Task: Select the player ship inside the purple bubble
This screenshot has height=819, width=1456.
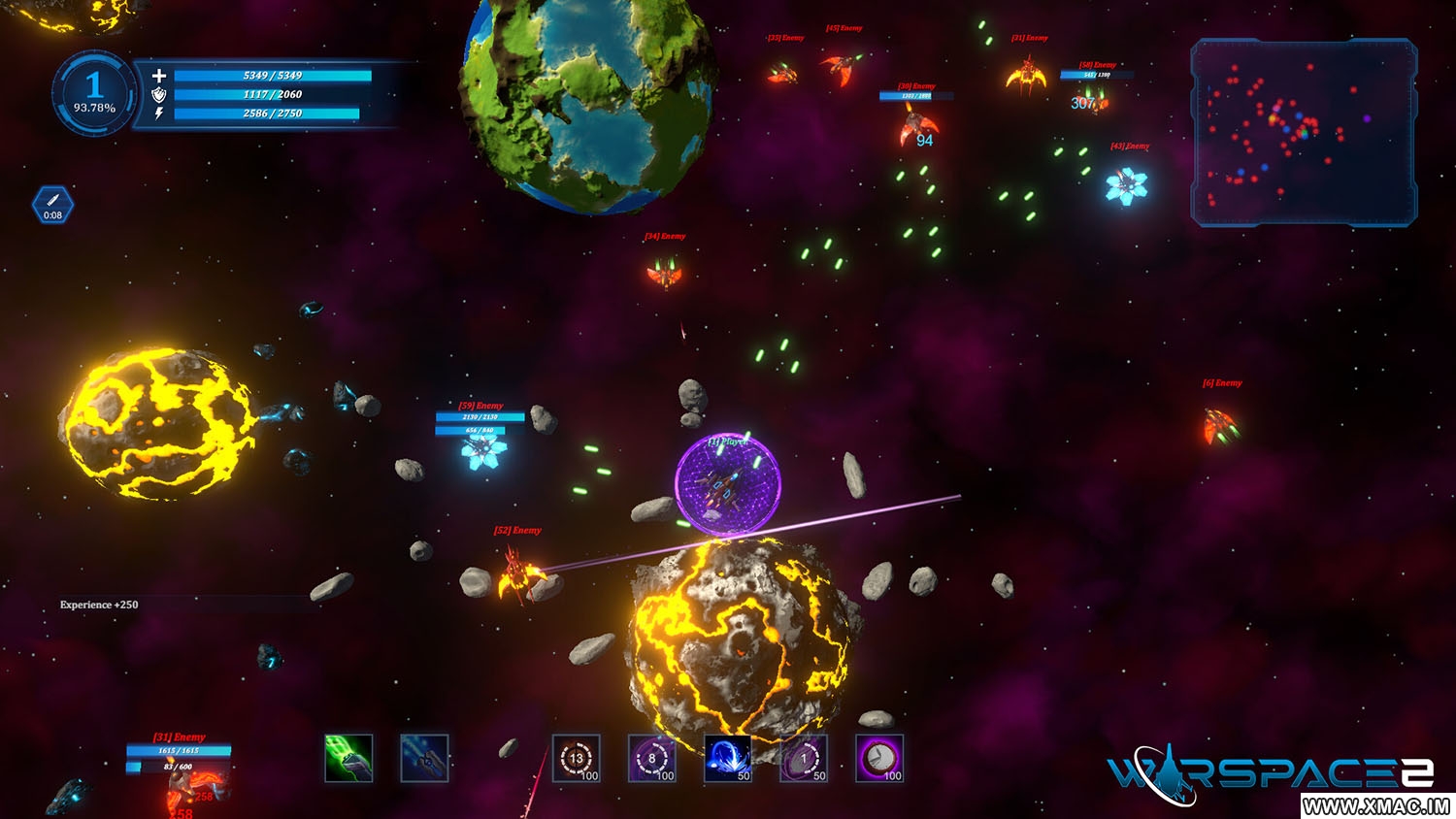Action: pos(723,490)
